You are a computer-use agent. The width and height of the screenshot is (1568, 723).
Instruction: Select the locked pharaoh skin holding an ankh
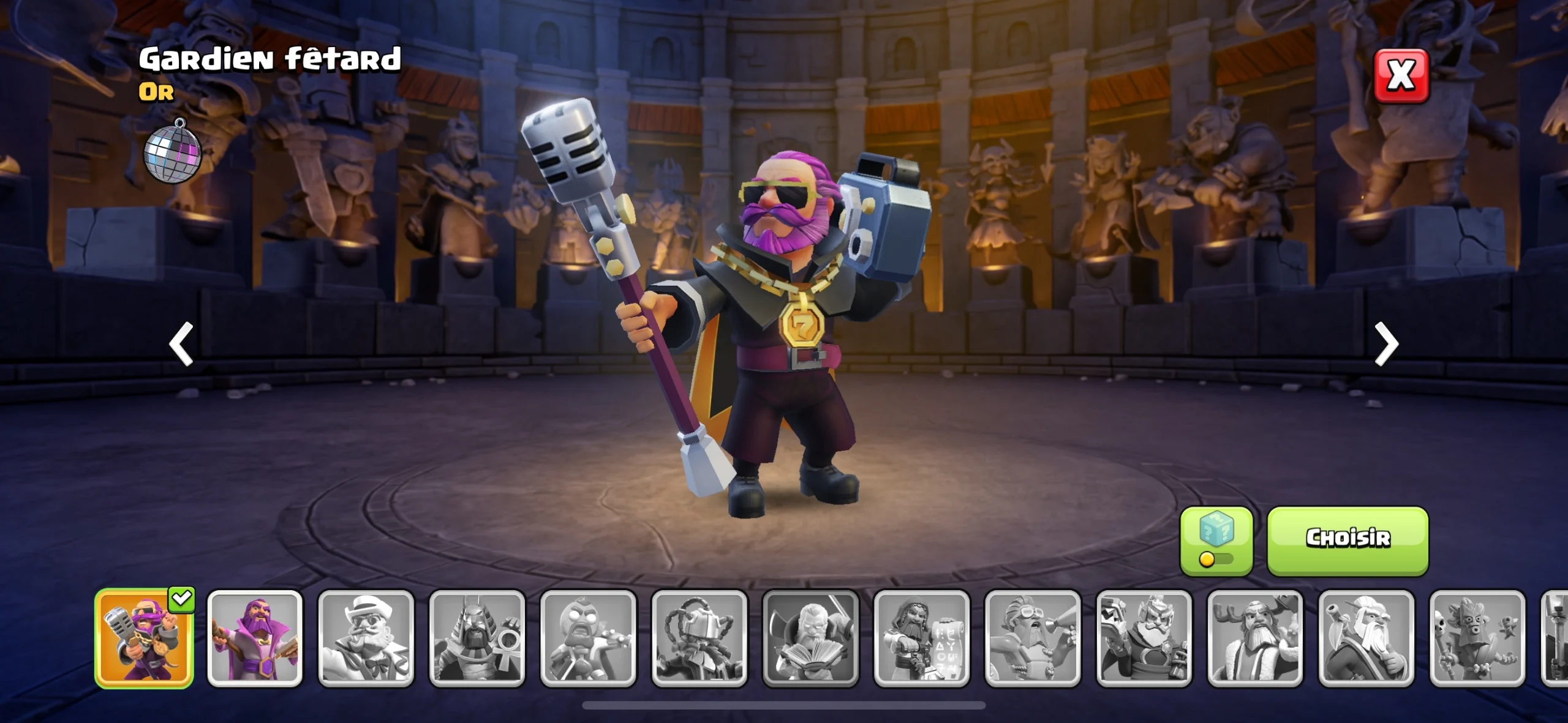pos(477,639)
